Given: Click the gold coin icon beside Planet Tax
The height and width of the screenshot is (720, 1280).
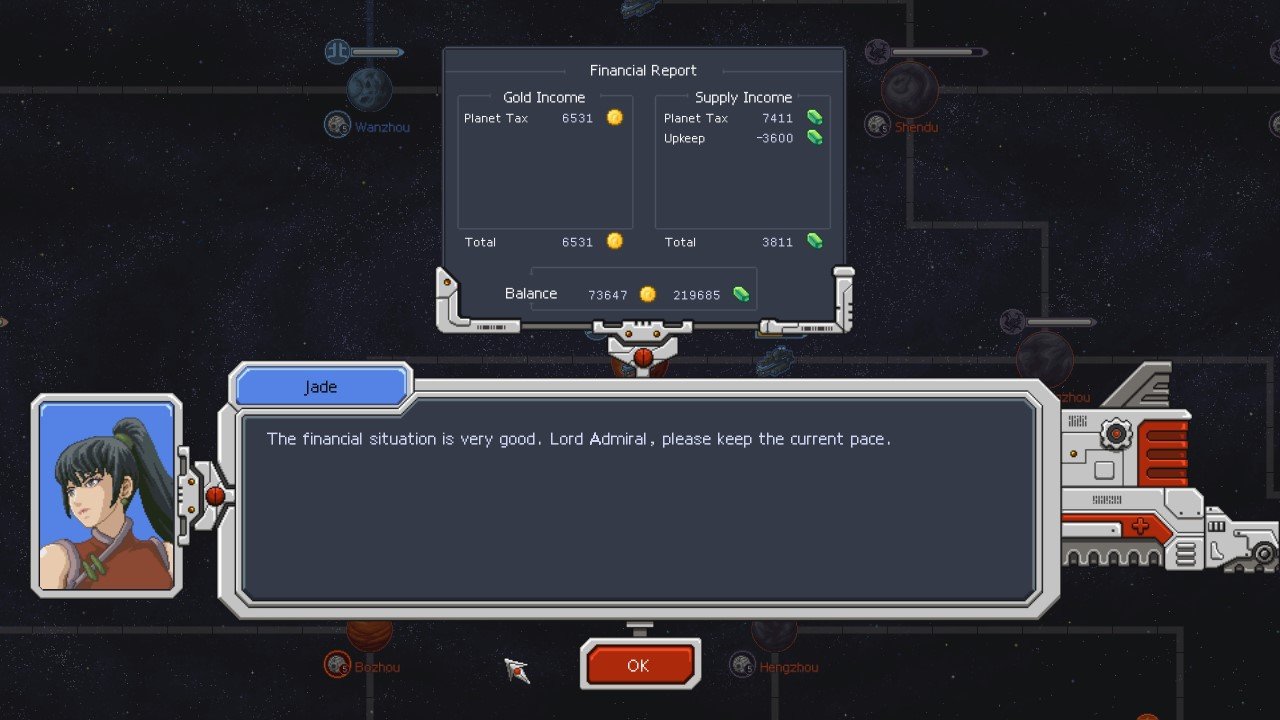Looking at the screenshot, I should point(614,117).
